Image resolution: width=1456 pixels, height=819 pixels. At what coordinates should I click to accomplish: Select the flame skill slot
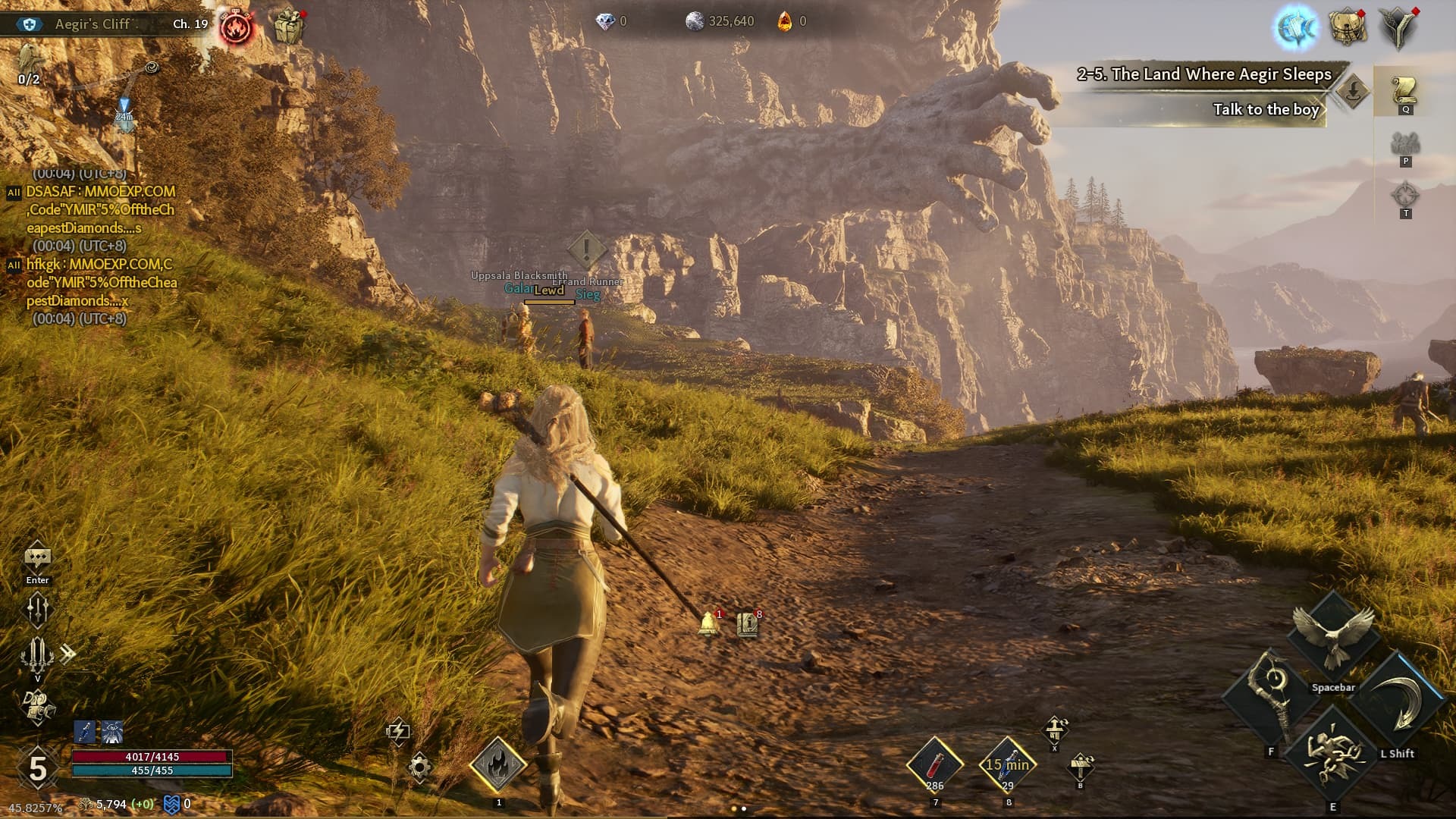tap(498, 764)
